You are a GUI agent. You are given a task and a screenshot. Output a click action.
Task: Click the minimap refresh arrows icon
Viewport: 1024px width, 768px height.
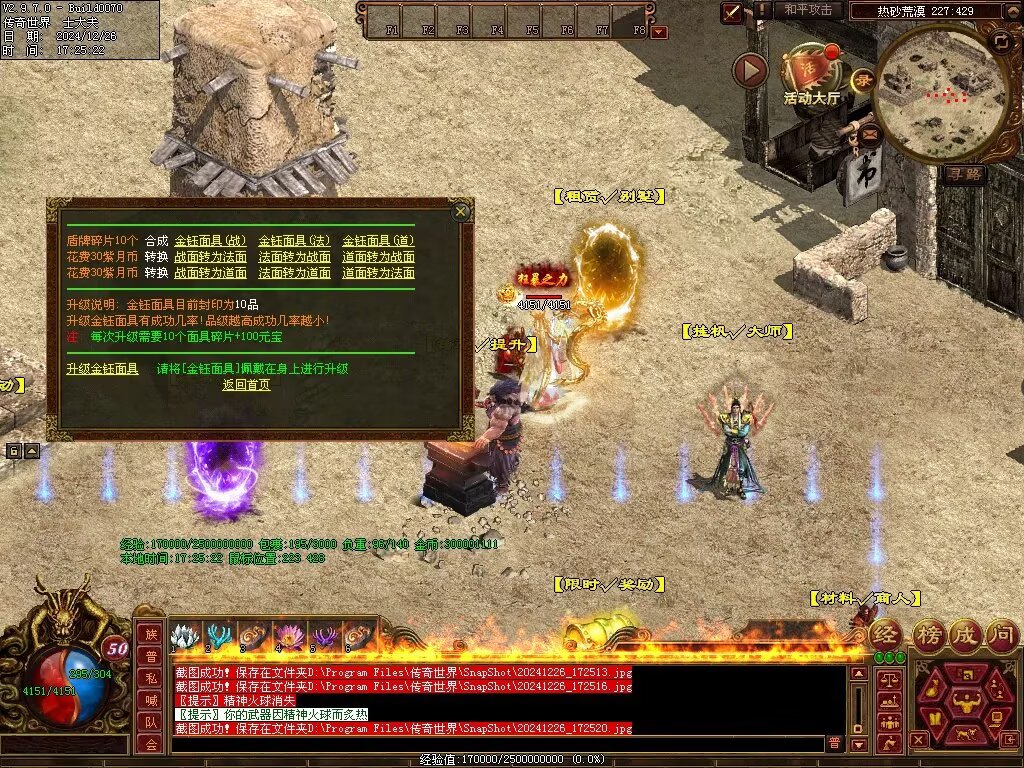click(x=1002, y=41)
